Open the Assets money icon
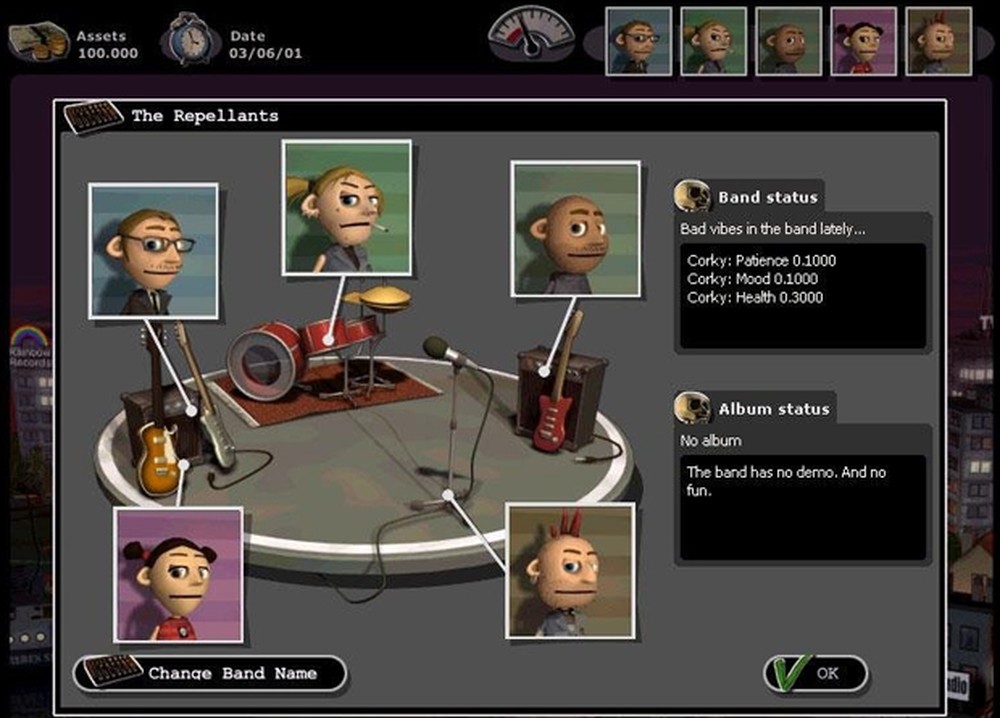The image size is (1000, 718). click(x=40, y=42)
